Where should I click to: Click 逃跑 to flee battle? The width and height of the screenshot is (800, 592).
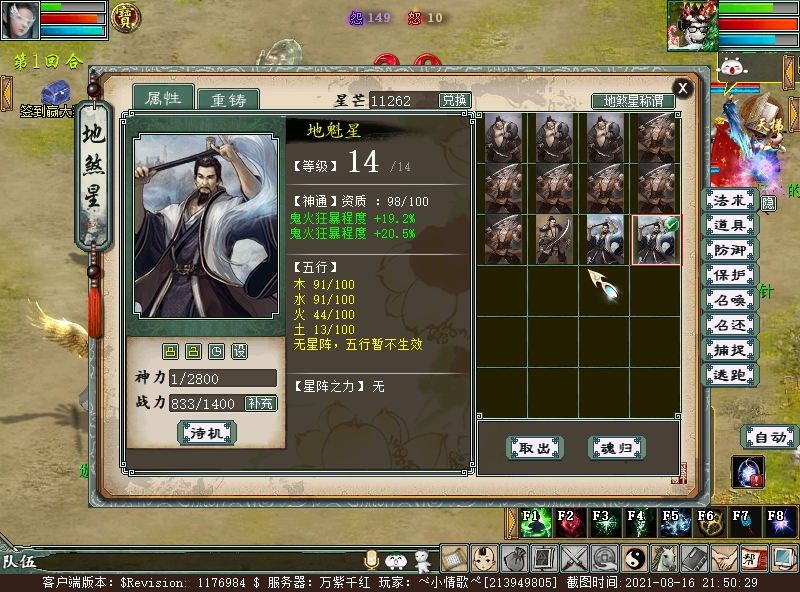730,375
